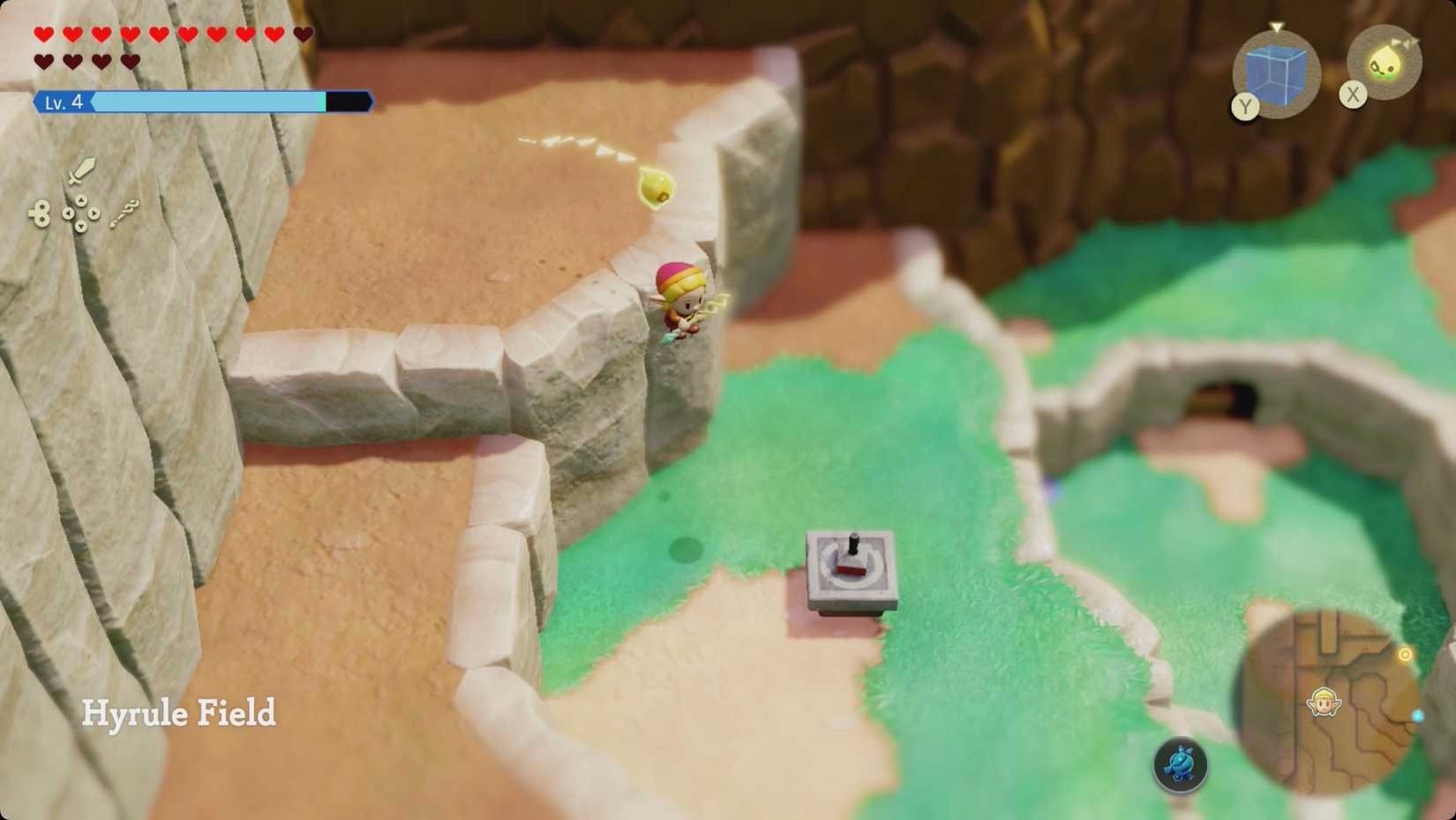Image resolution: width=1456 pixels, height=820 pixels.
Task: Select the sword icon in the HUD
Action: coord(81,171)
